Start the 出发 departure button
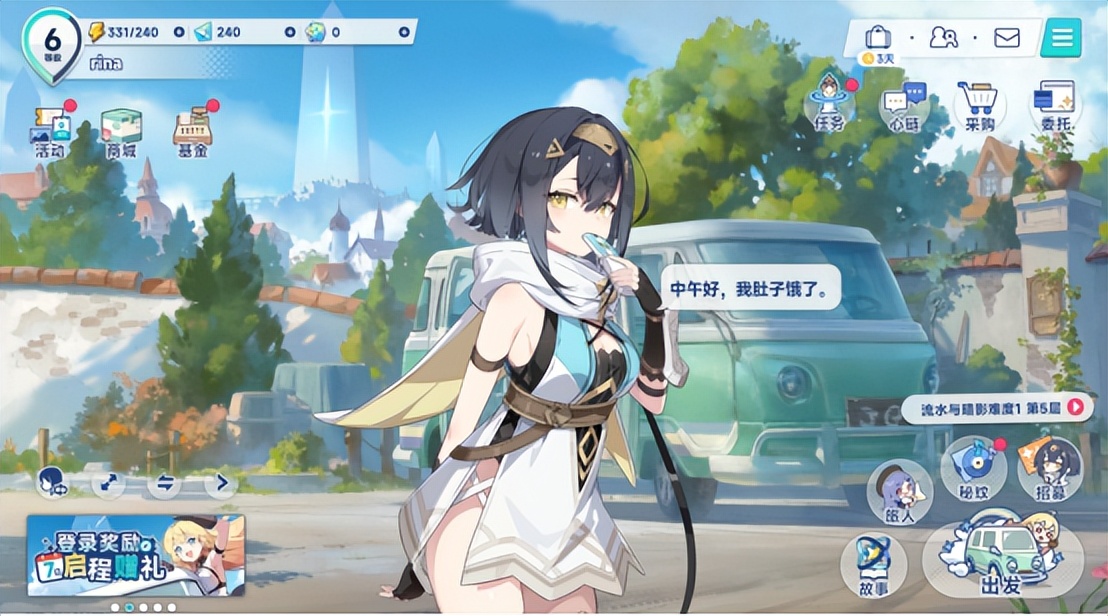This screenshot has width=1108, height=616. (x=1002, y=560)
